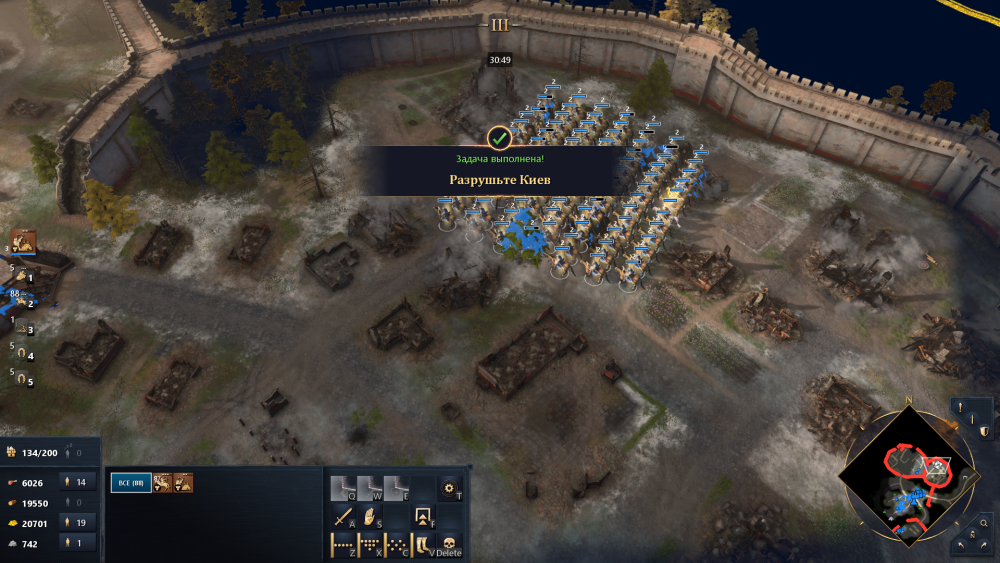Screen dimensions: 1000x563
Task: Pick the staggered formation button
Action: (x=397, y=546)
